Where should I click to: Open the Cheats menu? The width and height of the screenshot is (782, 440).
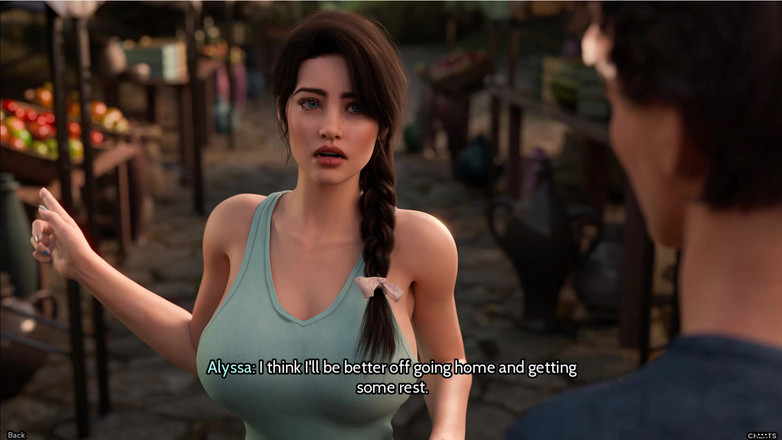(763, 434)
